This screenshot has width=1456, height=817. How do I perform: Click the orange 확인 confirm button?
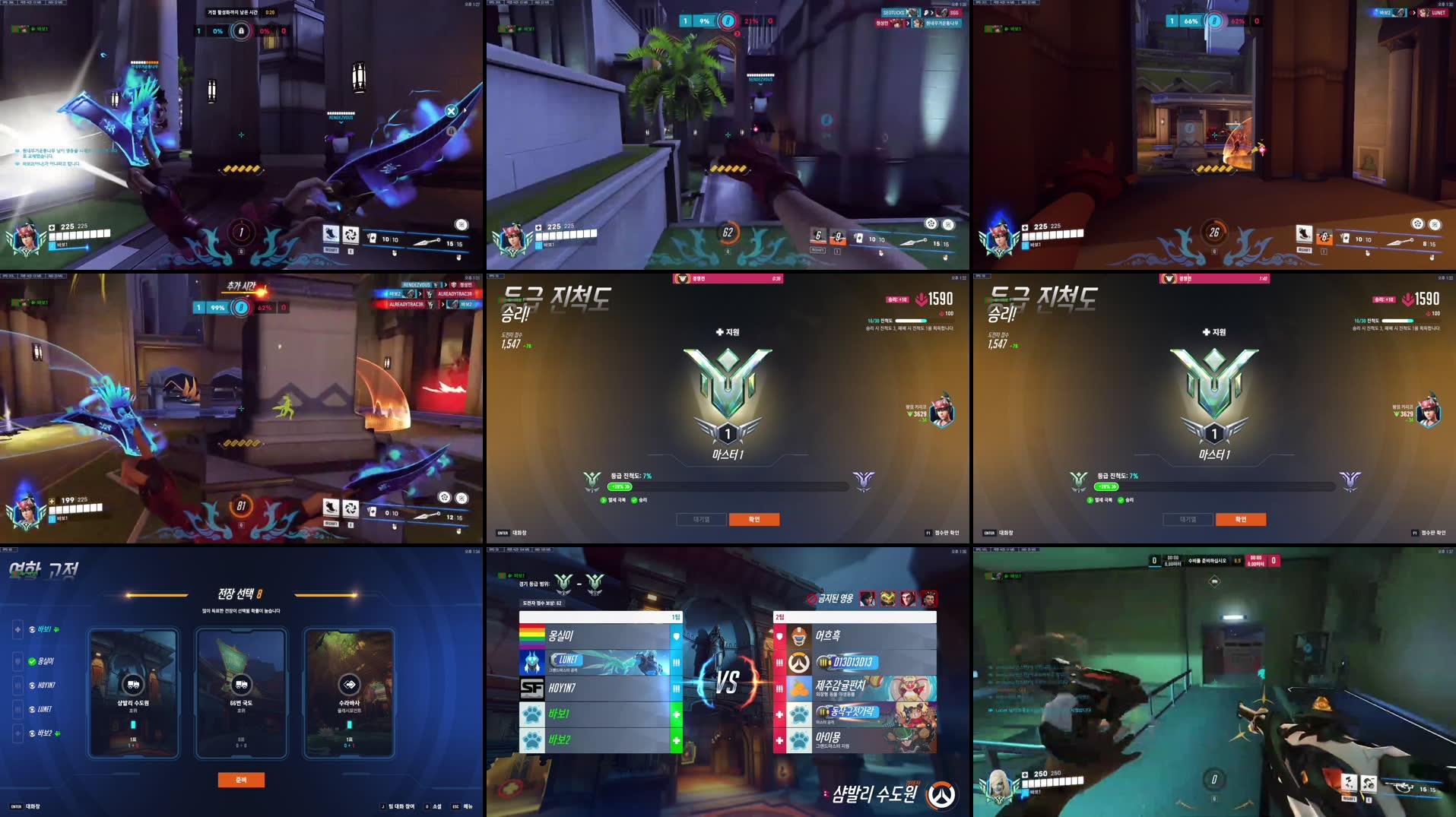click(x=755, y=519)
